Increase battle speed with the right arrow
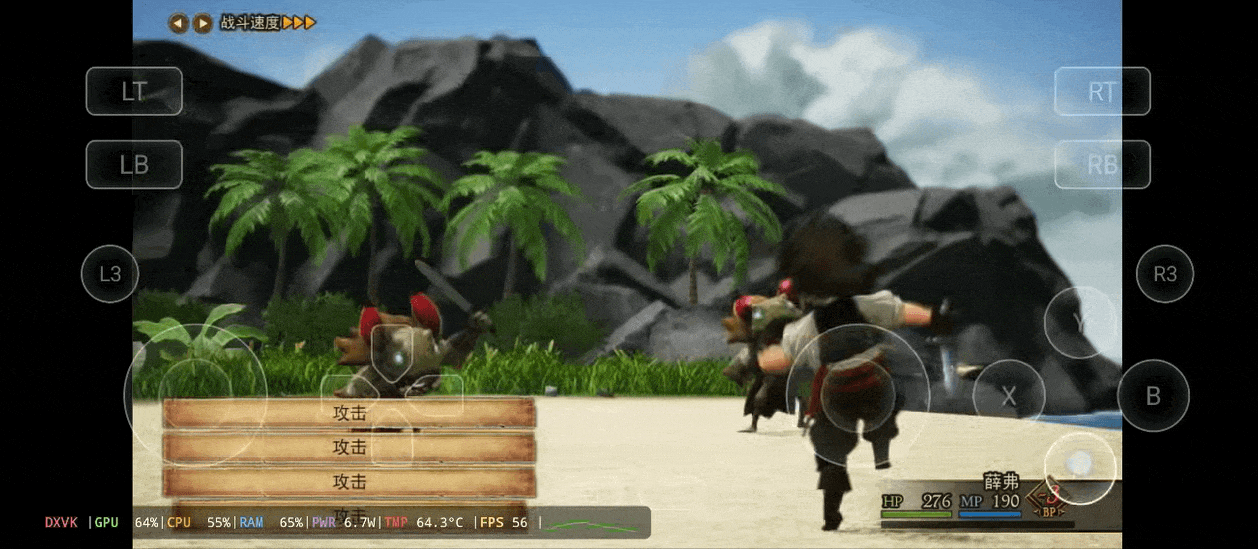The height and width of the screenshot is (549, 1258). (x=202, y=23)
